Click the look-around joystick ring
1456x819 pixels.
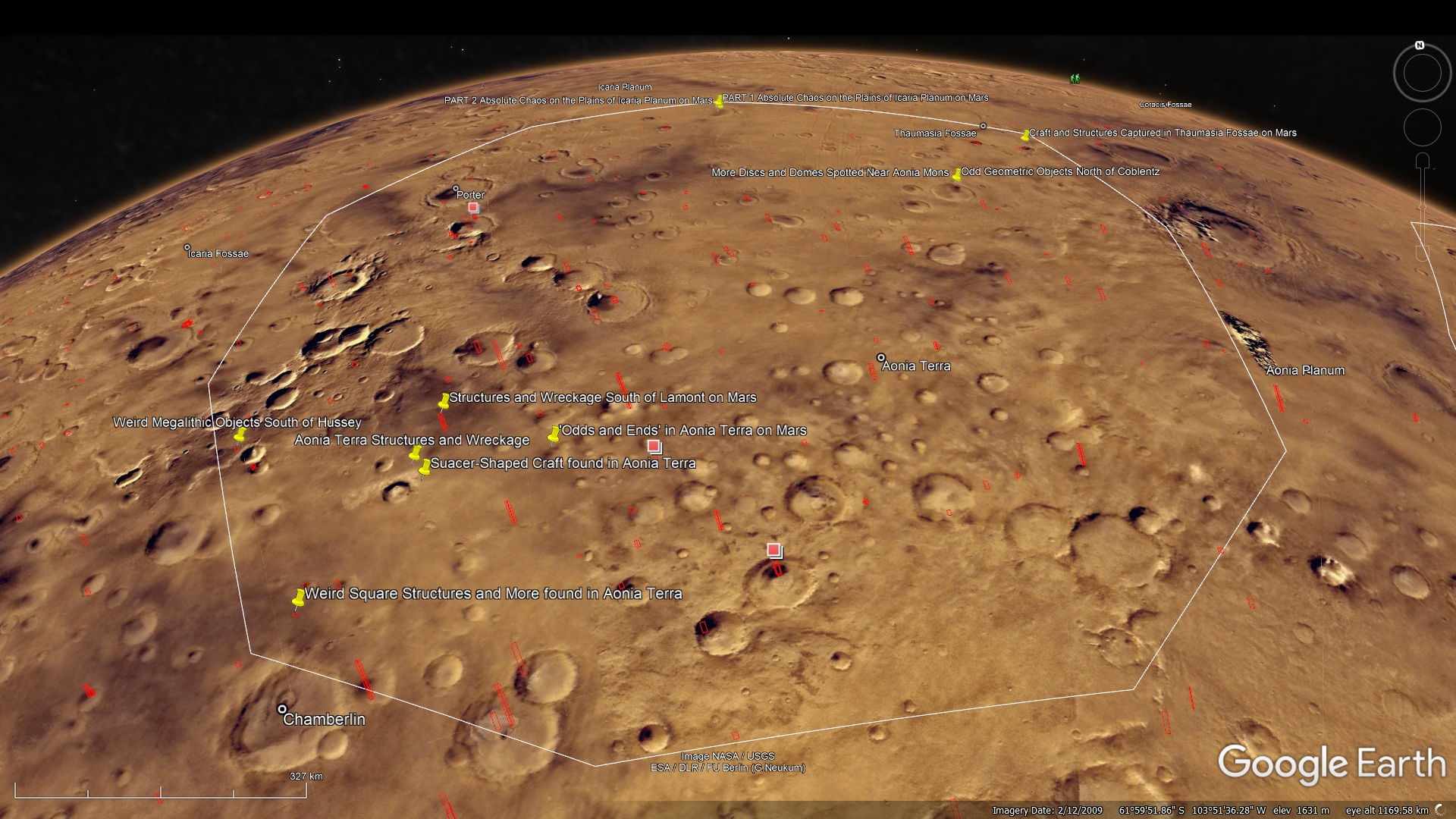pyautogui.click(x=1422, y=74)
